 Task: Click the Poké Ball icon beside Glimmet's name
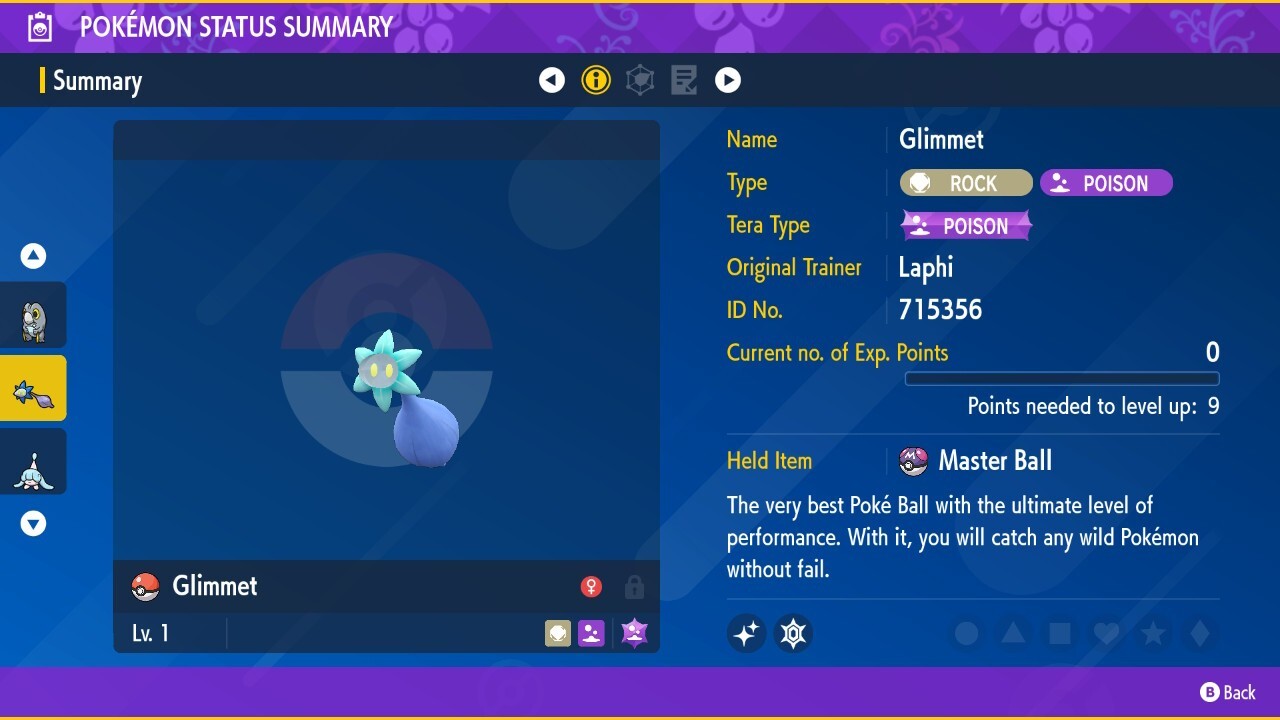(146, 586)
